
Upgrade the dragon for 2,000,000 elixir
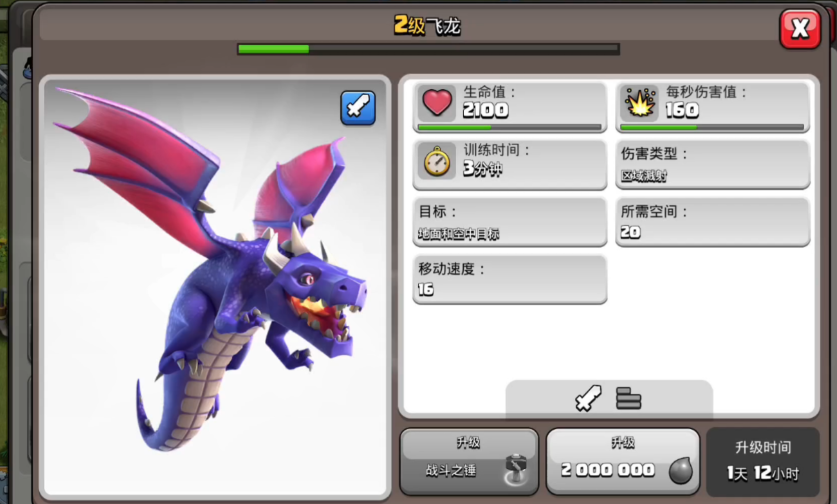622,462
